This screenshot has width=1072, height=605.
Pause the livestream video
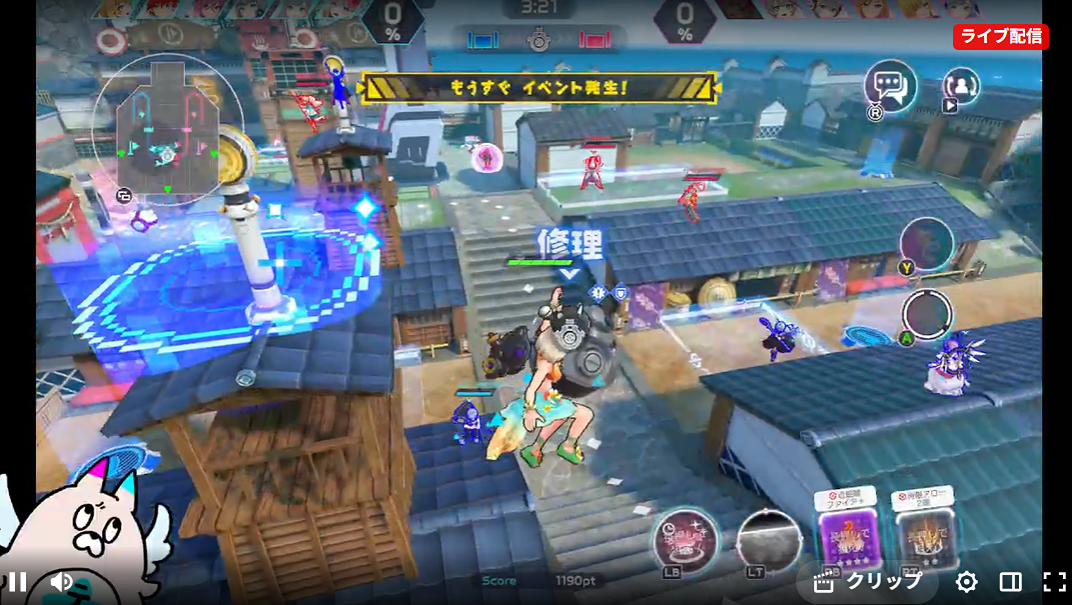pyautogui.click(x=17, y=582)
